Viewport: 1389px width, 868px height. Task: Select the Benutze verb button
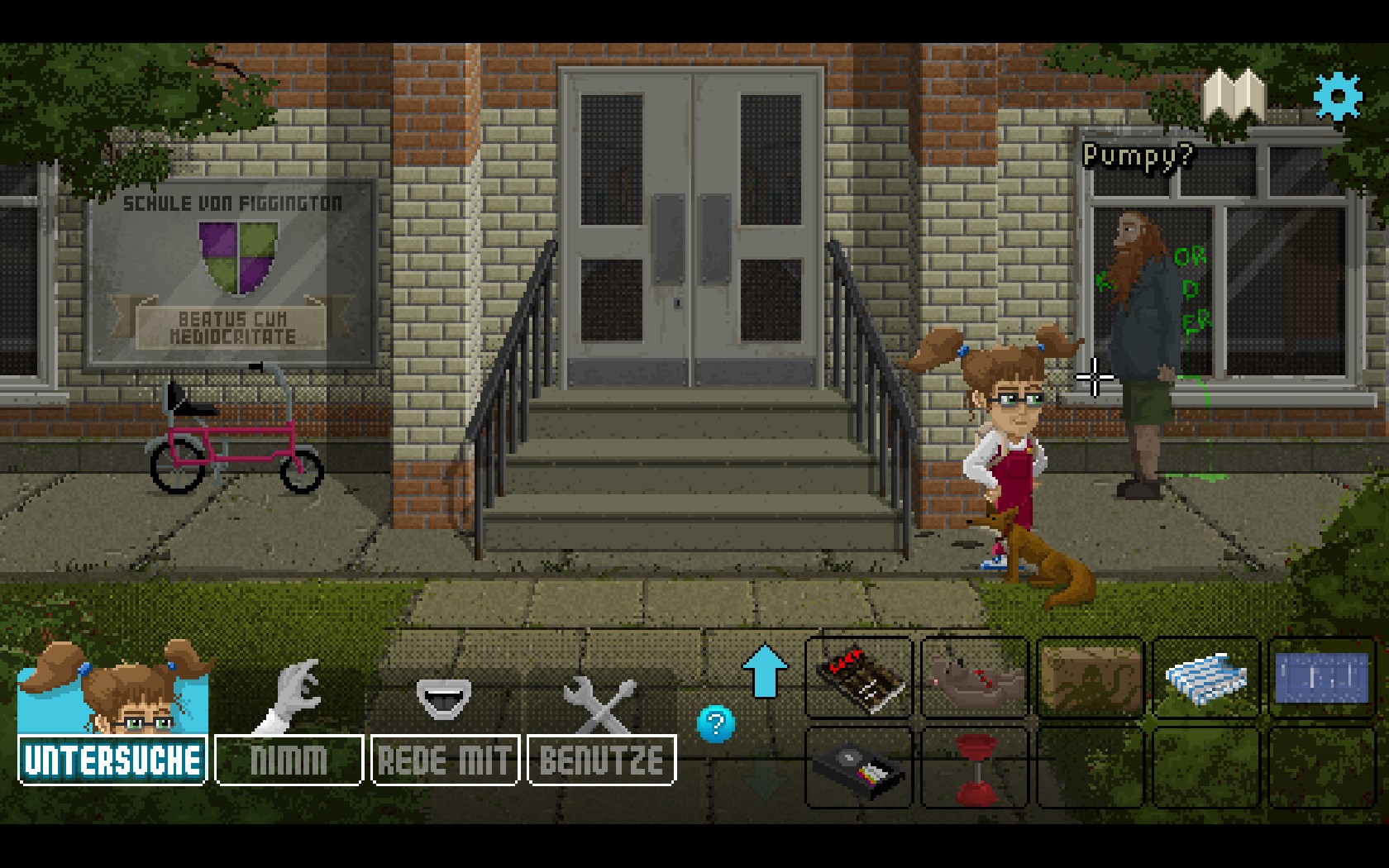click(601, 760)
